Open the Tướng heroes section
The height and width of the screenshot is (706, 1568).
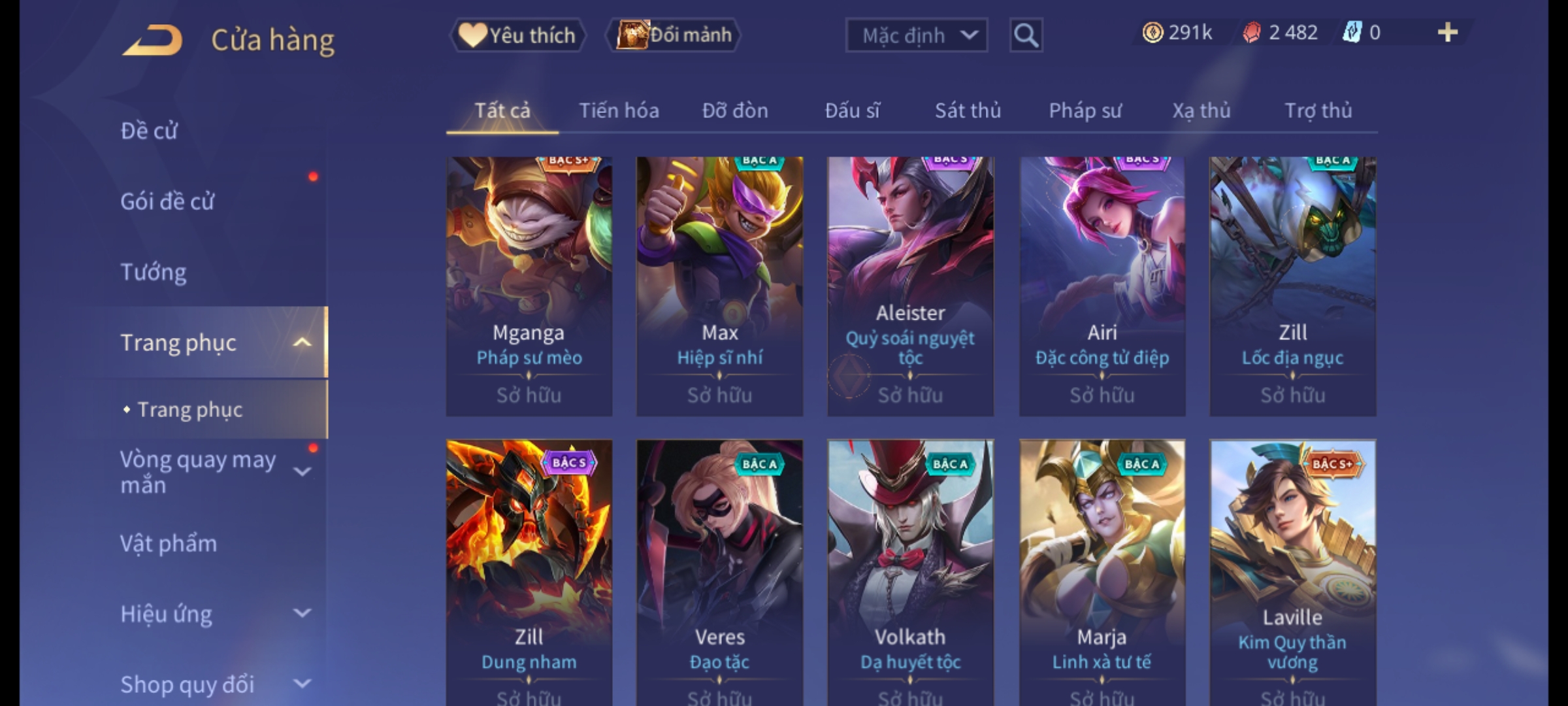pyautogui.click(x=154, y=272)
